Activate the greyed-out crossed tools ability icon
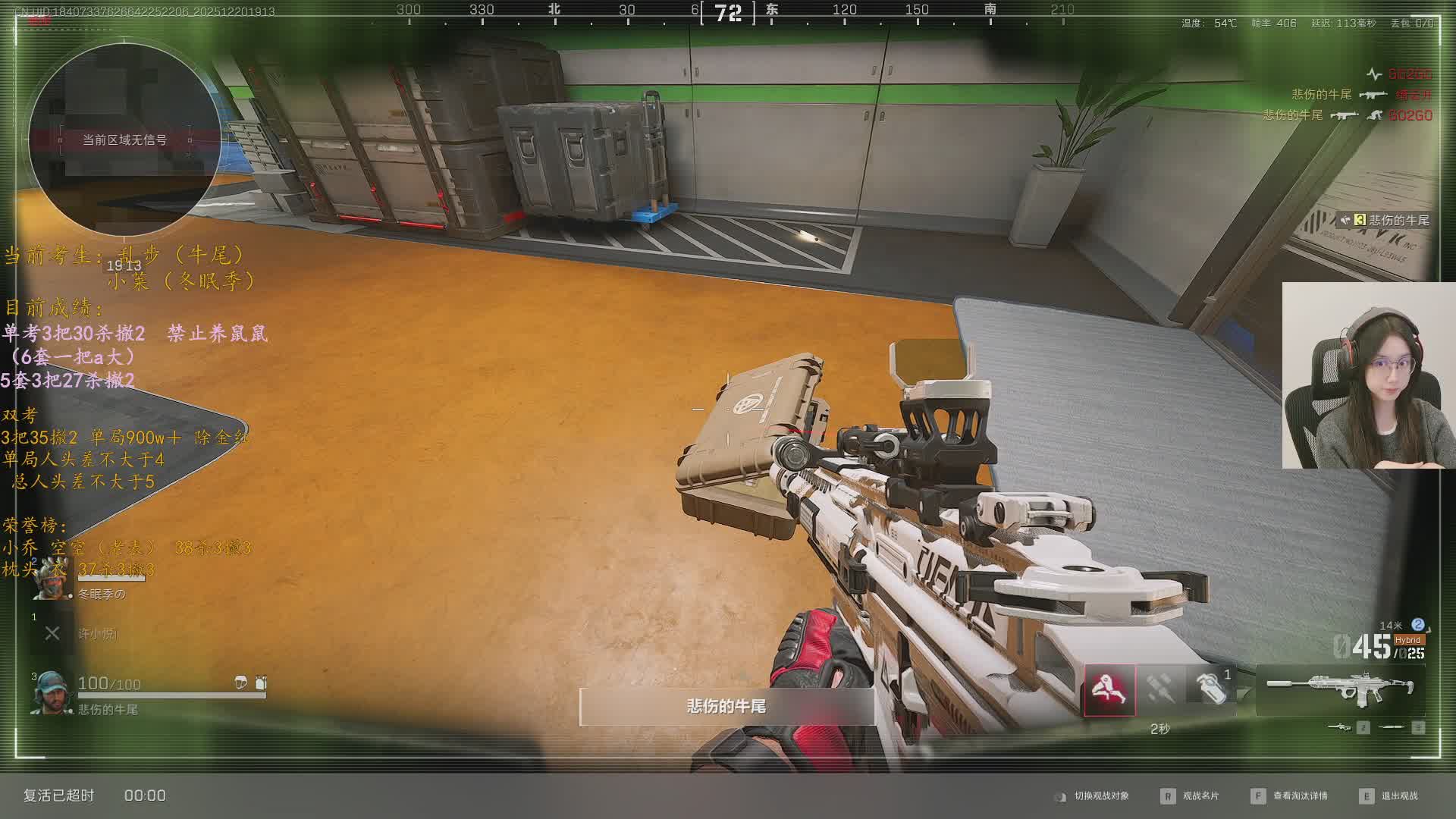The height and width of the screenshot is (819, 1456). tap(1160, 689)
